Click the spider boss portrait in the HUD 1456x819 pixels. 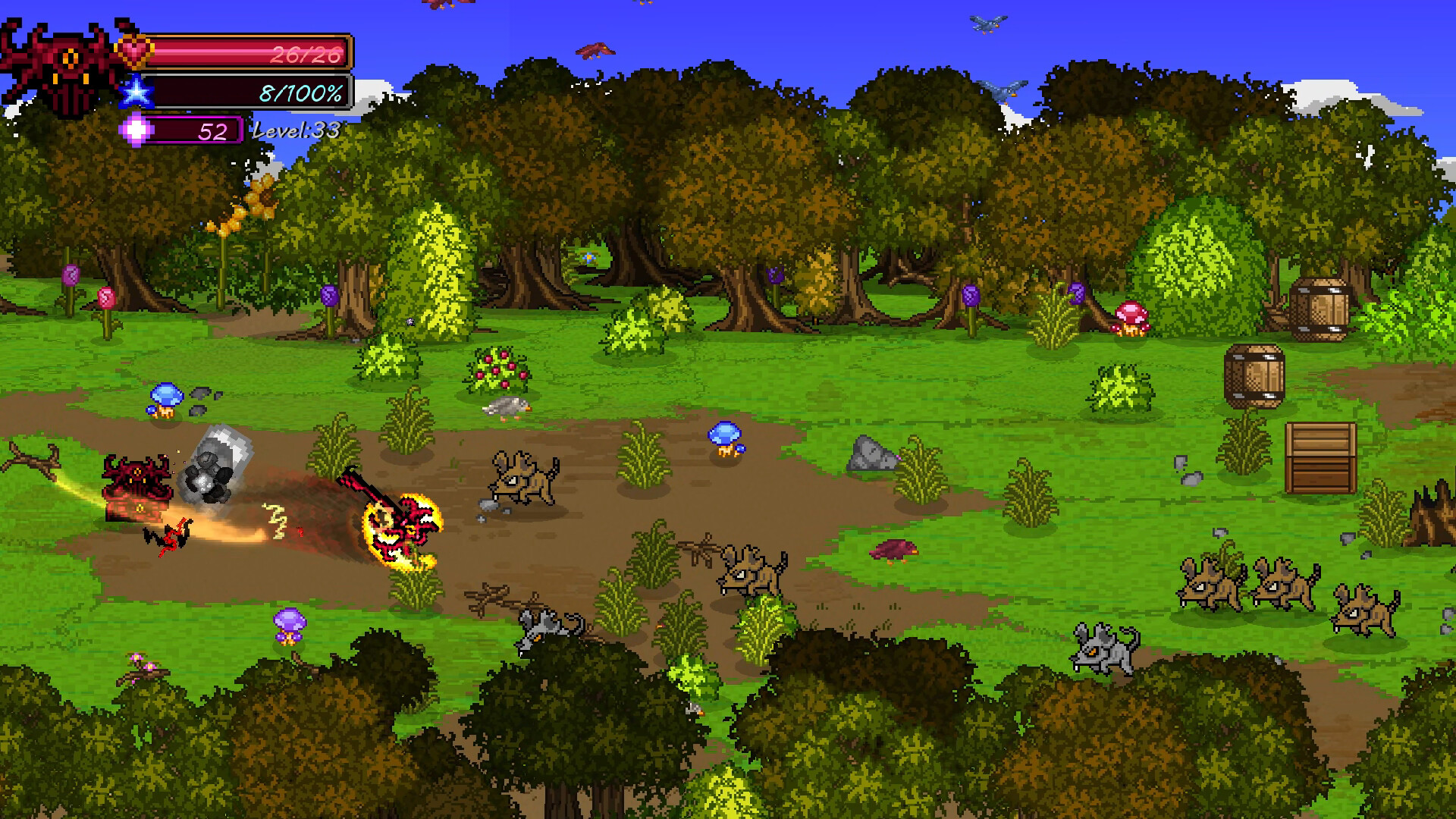pyautogui.click(x=64, y=61)
